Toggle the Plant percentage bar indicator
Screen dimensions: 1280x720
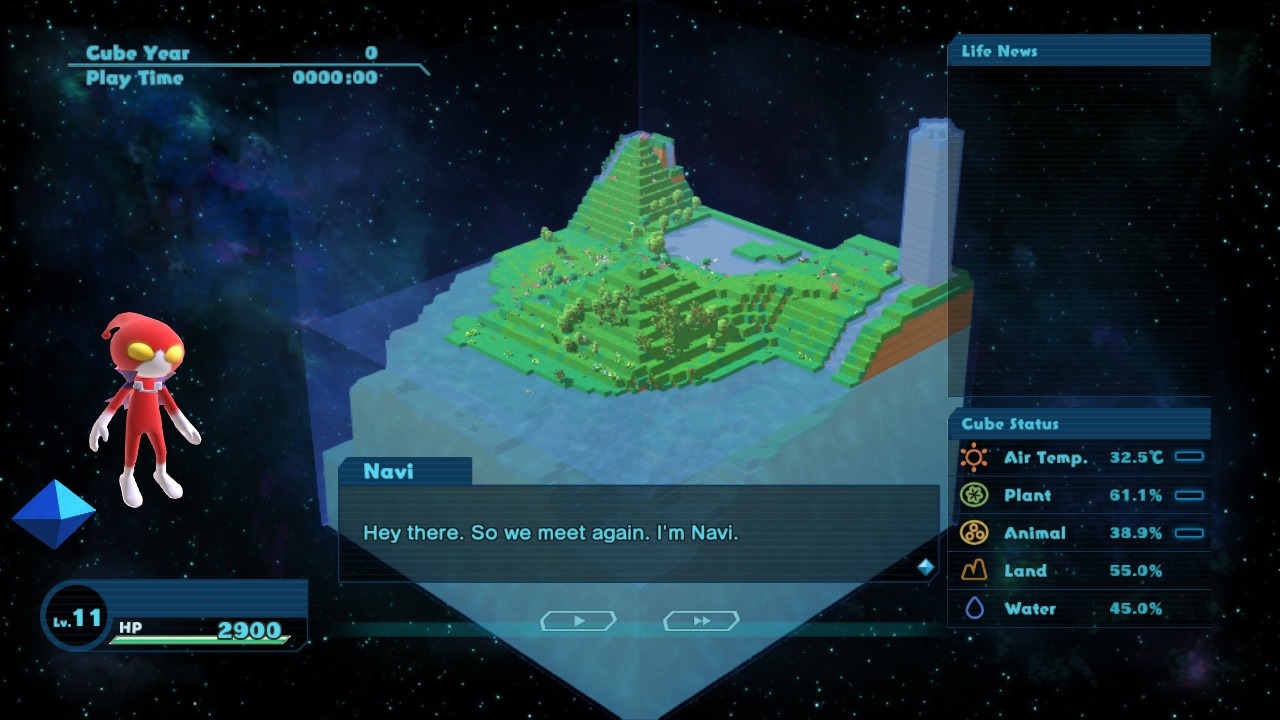pos(1189,495)
